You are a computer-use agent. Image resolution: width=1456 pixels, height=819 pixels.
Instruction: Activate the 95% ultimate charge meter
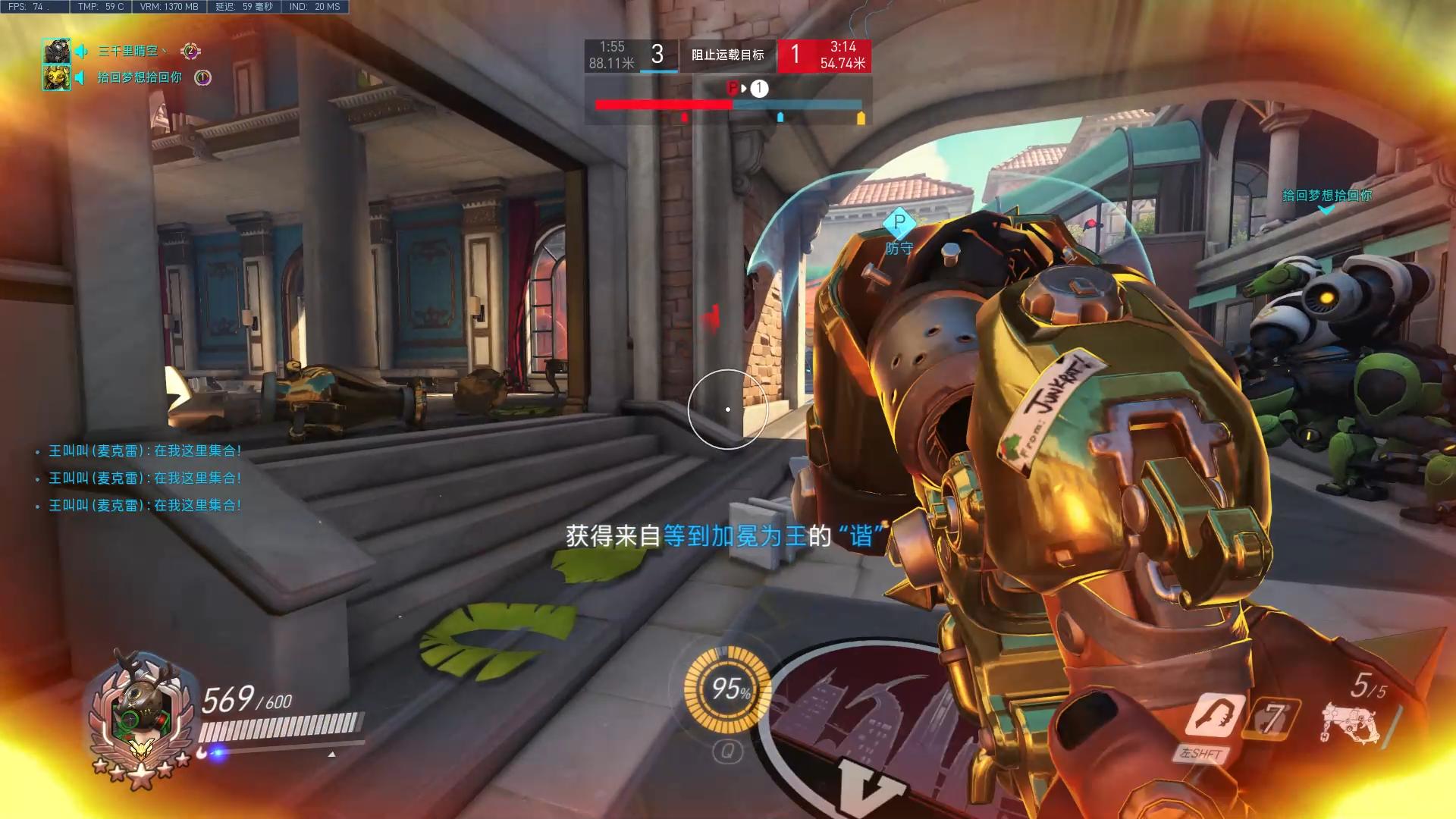pos(726,689)
